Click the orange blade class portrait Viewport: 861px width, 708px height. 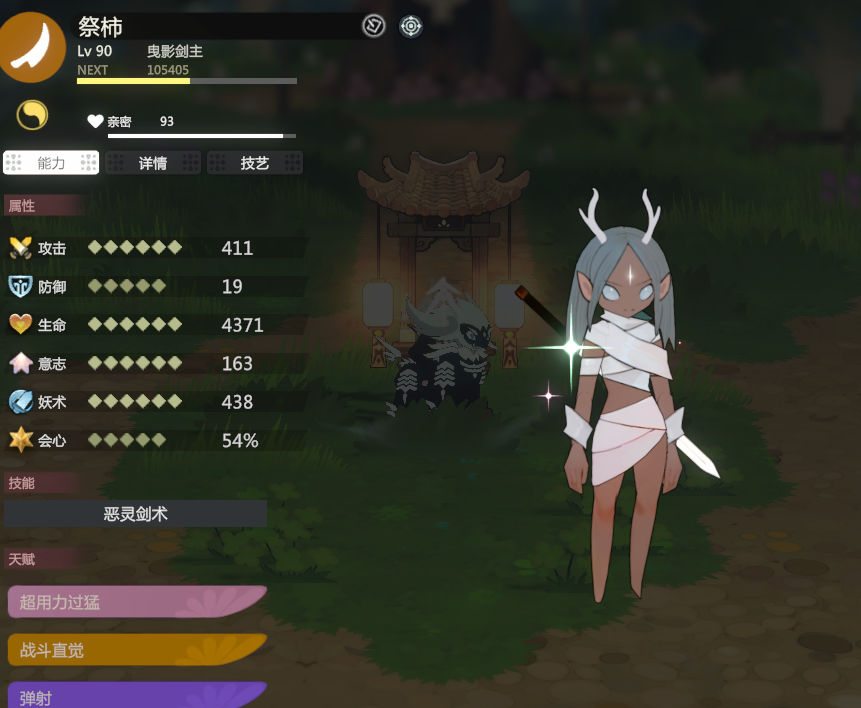[32, 46]
